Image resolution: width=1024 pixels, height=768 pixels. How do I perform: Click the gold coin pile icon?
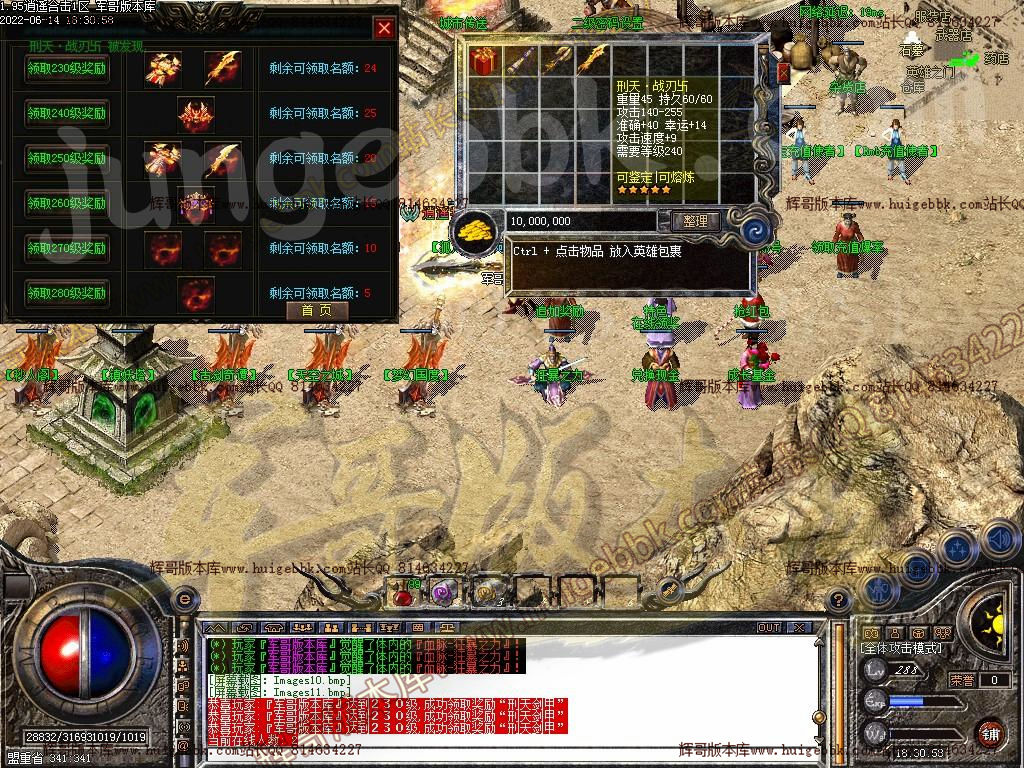point(475,232)
